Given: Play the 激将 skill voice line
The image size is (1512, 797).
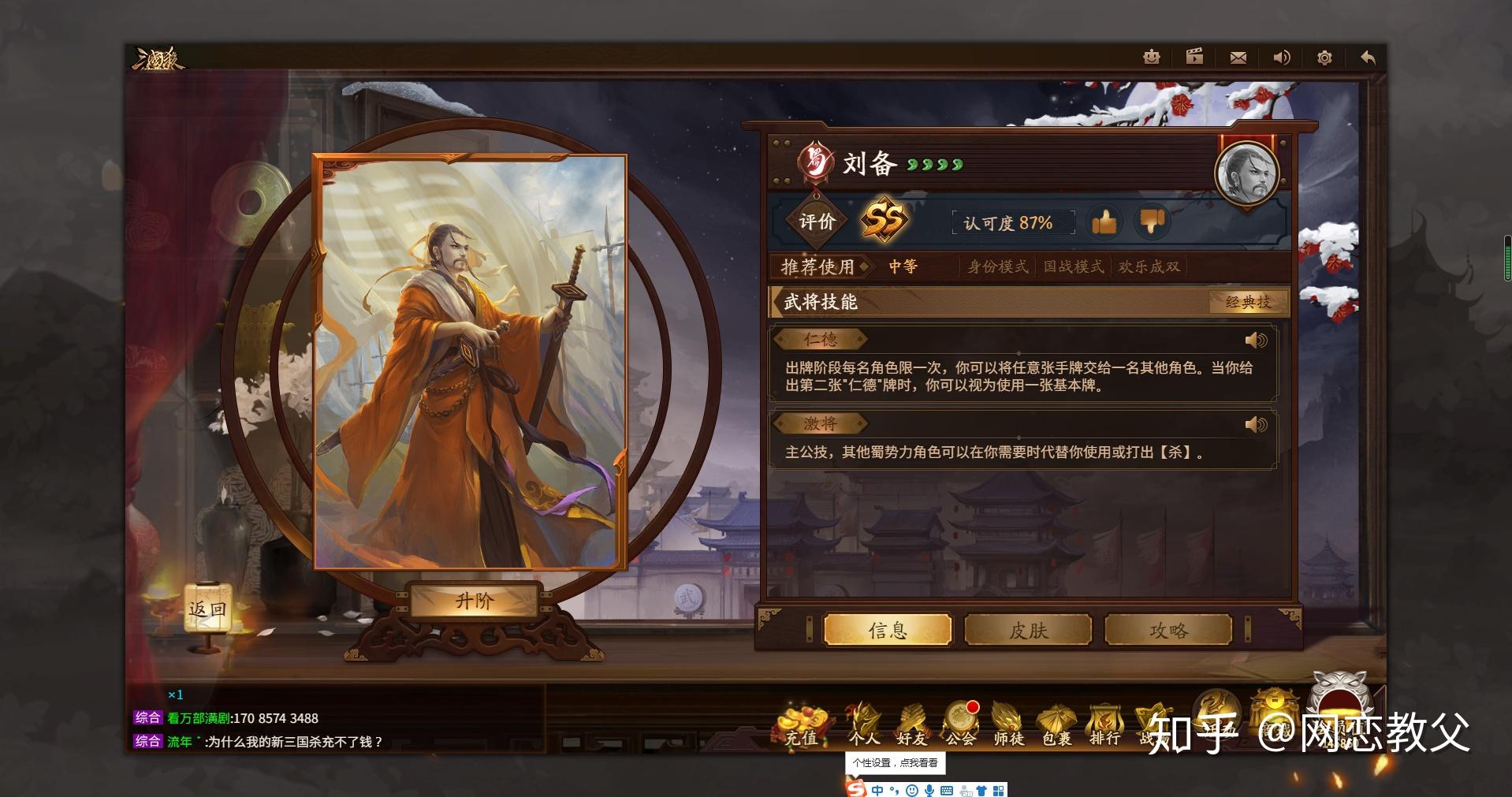Looking at the screenshot, I should coord(1255,425).
